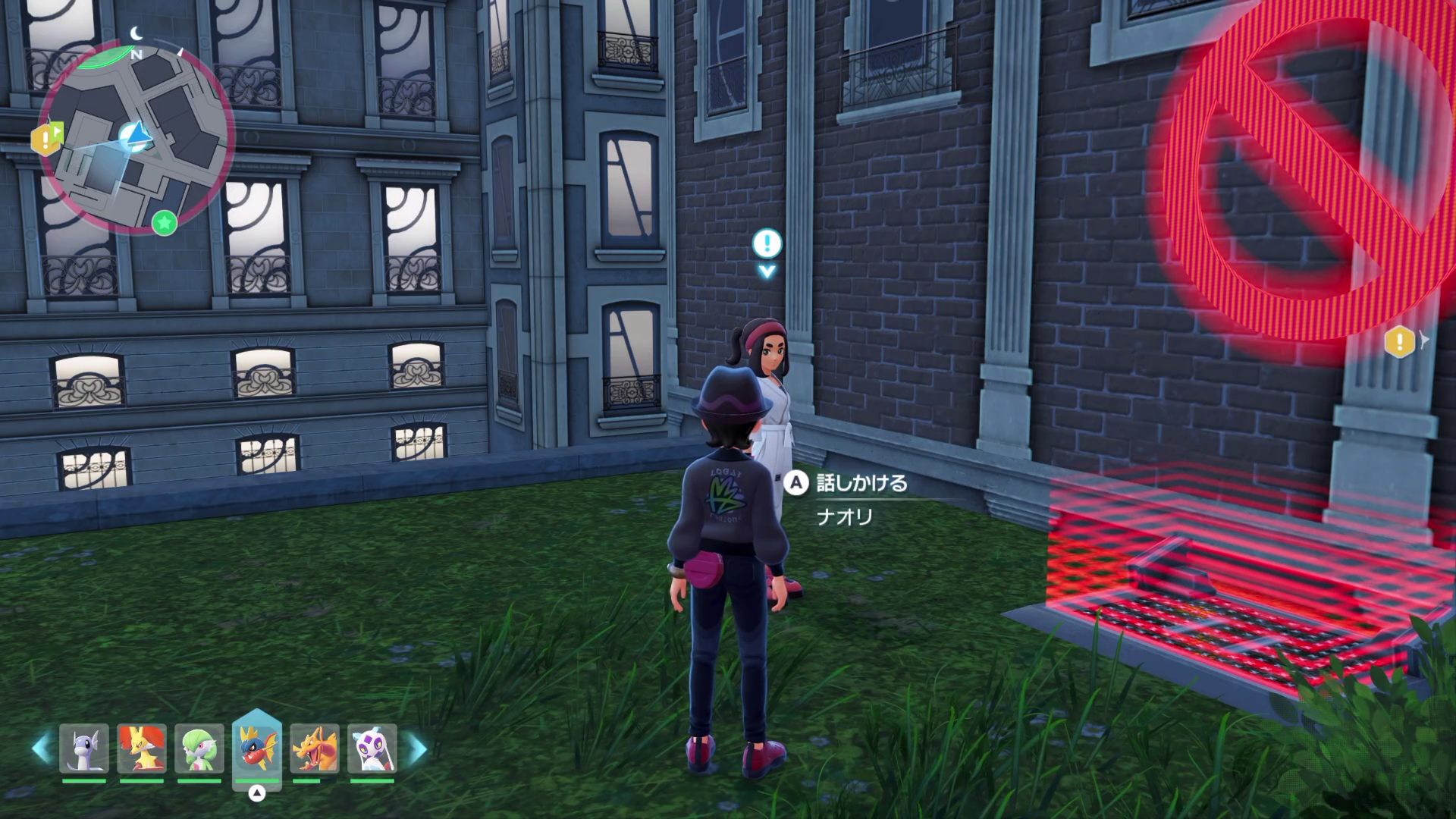
Task: Click the left arrow beside the party bar
Action: 40,748
